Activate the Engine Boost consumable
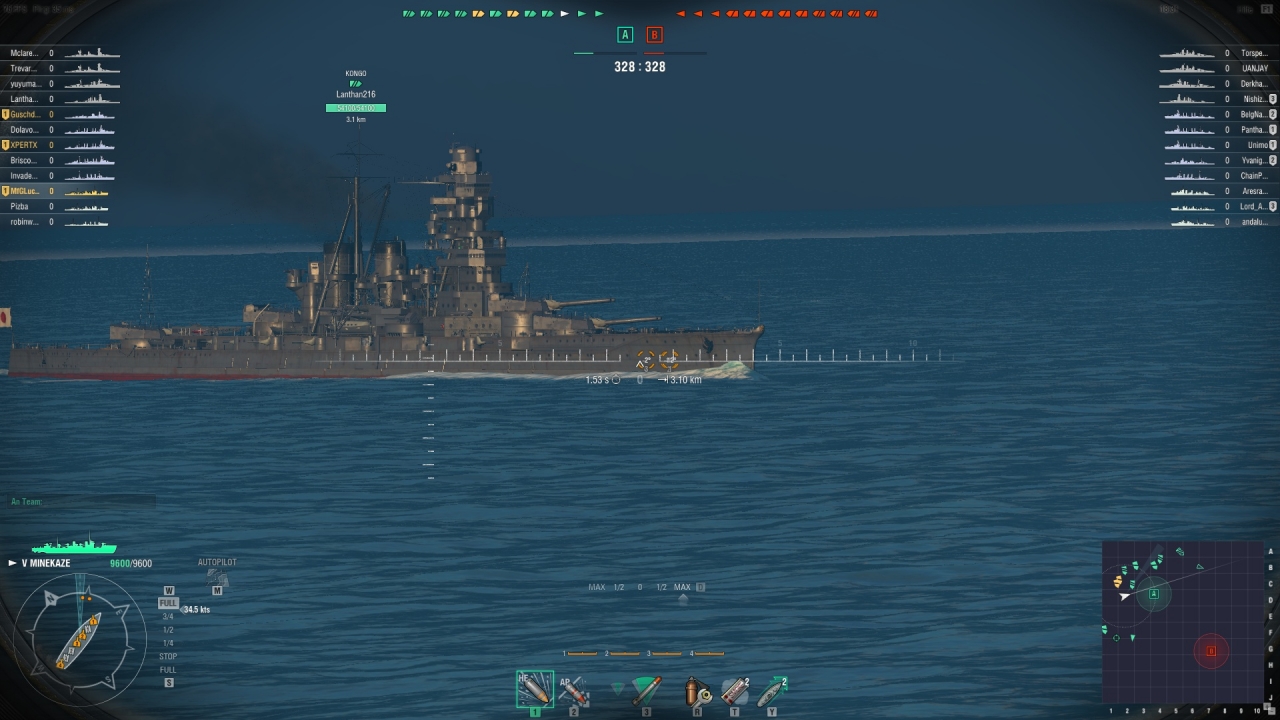This screenshot has height=720, width=1280. [772, 691]
